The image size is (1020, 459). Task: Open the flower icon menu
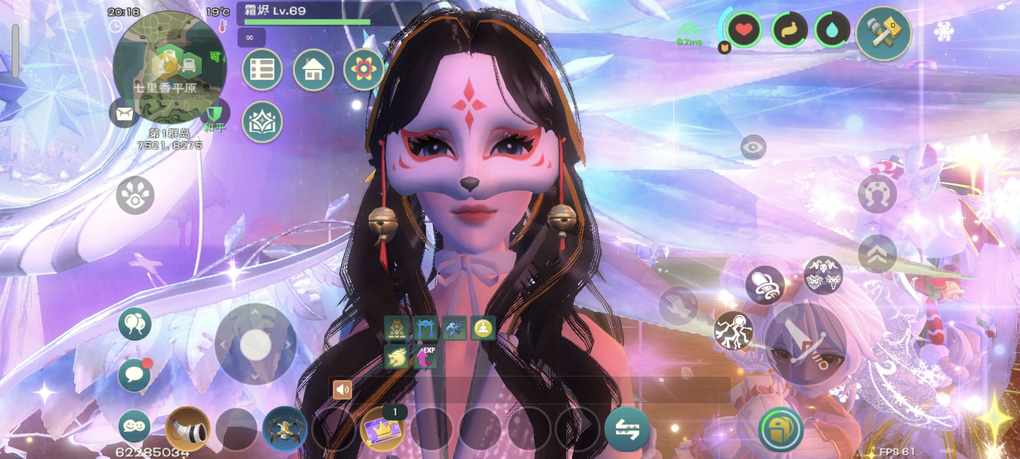364,69
